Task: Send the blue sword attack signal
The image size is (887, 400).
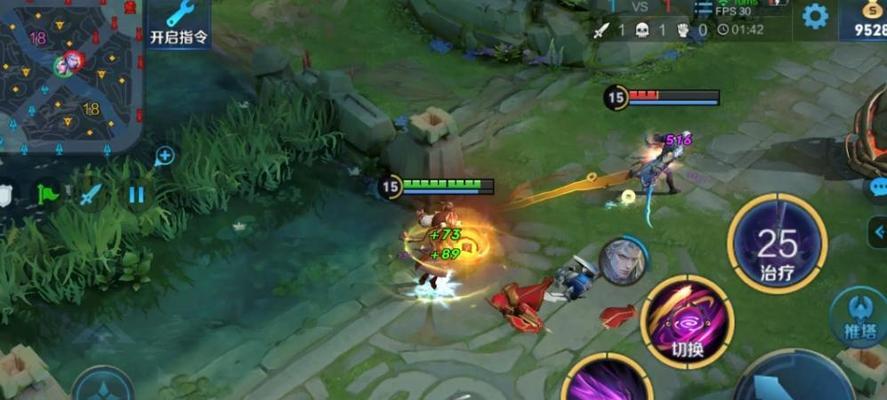Action: (91, 193)
